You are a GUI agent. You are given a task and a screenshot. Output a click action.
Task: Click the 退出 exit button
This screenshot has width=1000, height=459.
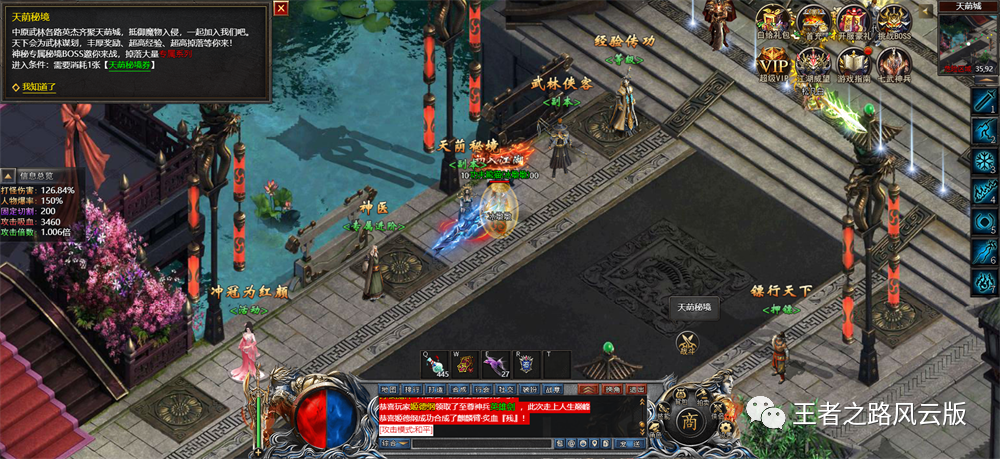tap(635, 389)
